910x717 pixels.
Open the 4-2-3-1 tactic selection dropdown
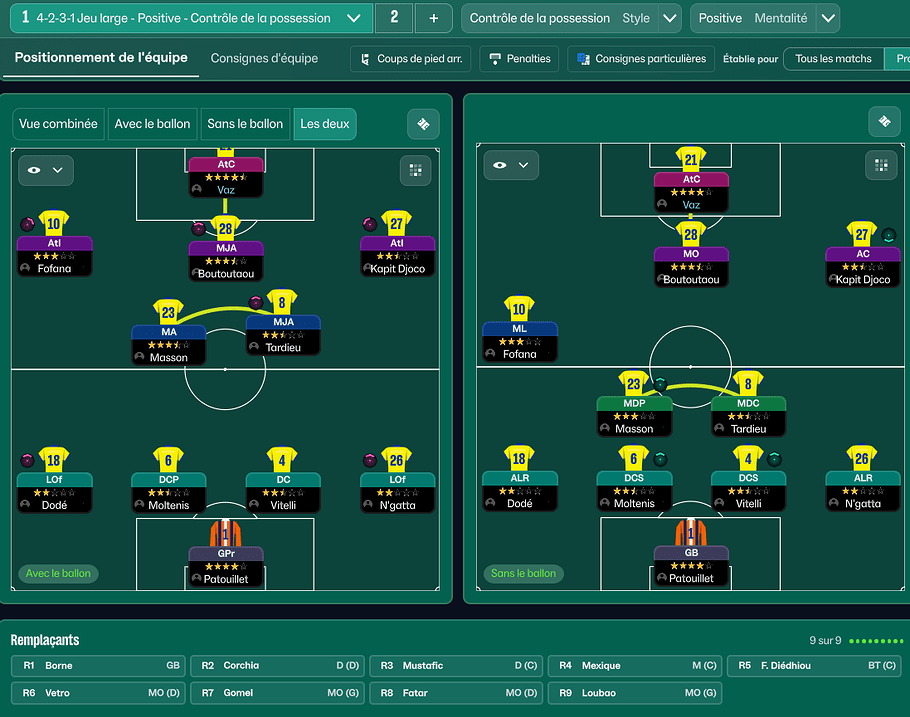[x=353, y=18]
